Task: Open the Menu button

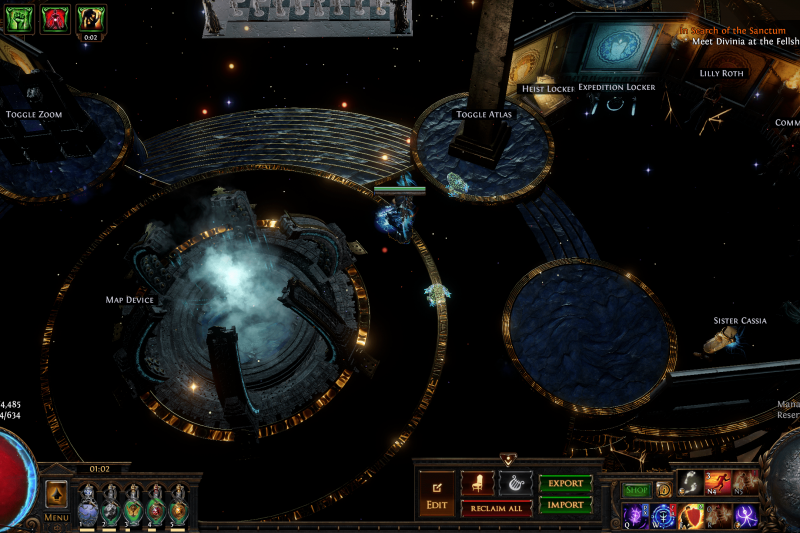Action: tap(57, 518)
